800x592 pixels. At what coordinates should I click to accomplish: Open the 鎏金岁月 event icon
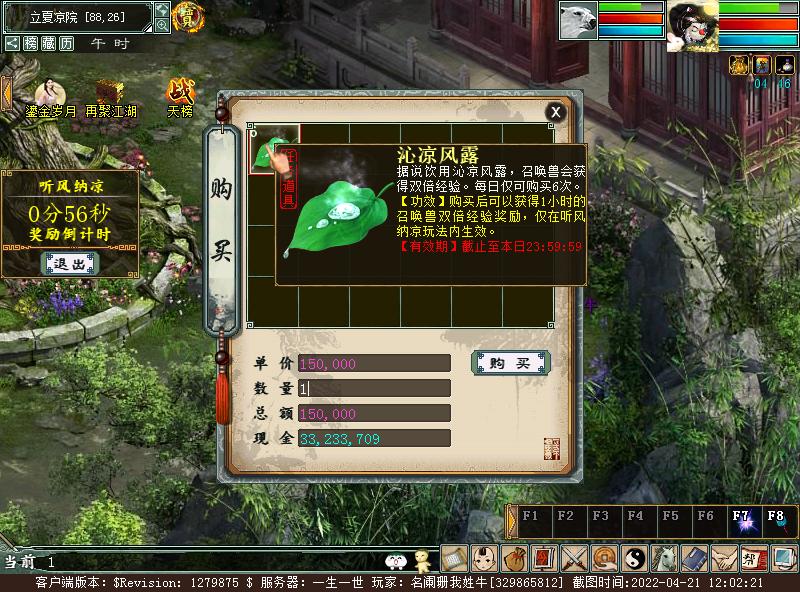click(x=50, y=94)
